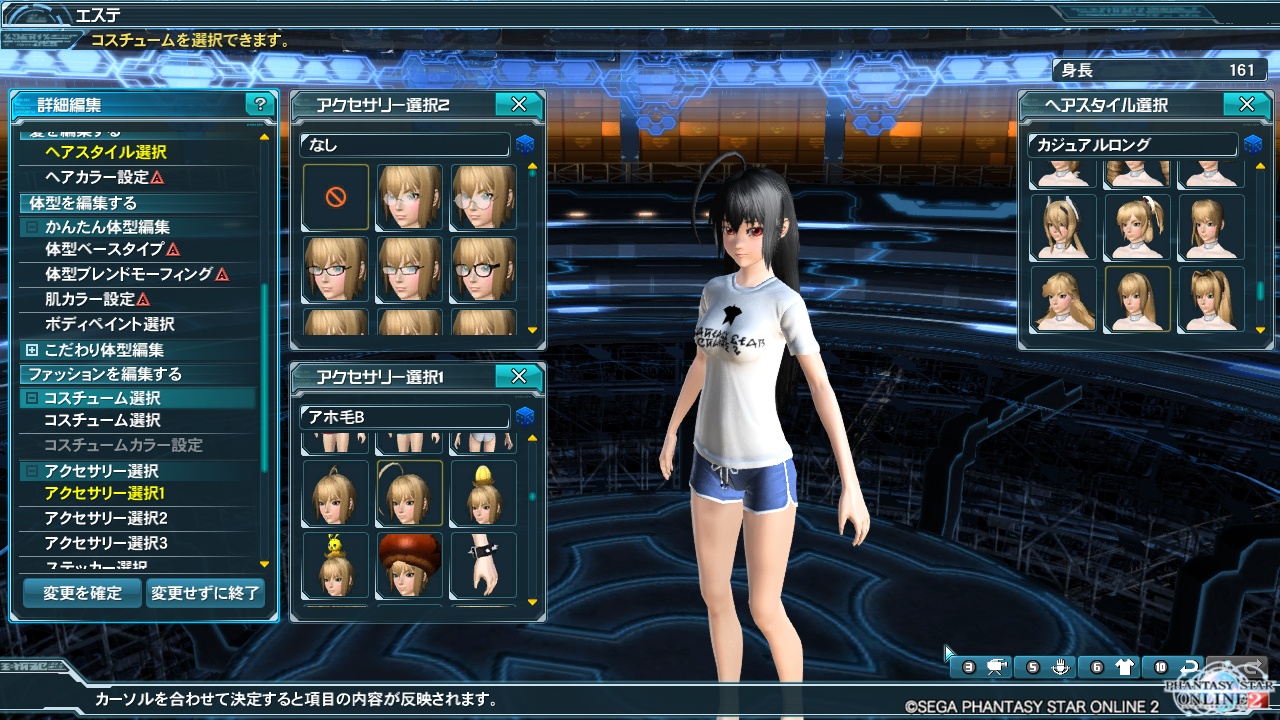1280x720 pixels.
Task: Select the wristband accessory thumbnail
Action: (x=483, y=565)
